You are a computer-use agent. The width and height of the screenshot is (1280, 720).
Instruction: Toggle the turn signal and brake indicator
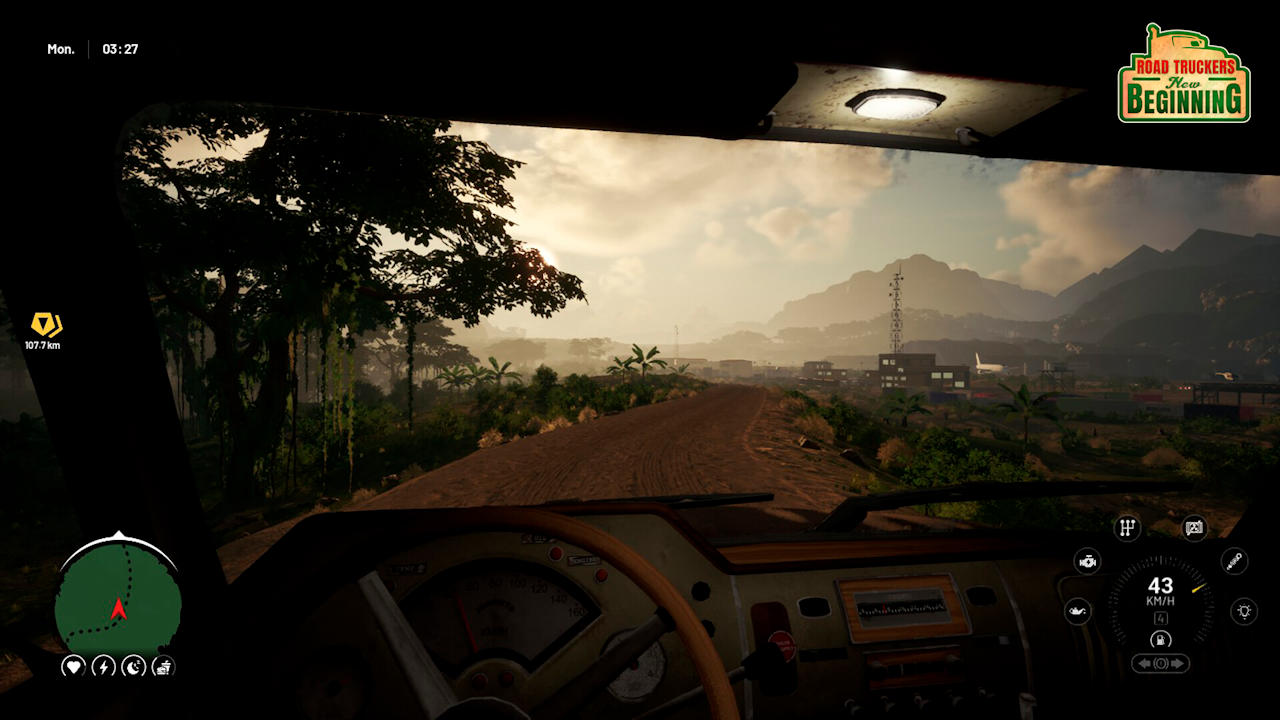coord(1160,663)
